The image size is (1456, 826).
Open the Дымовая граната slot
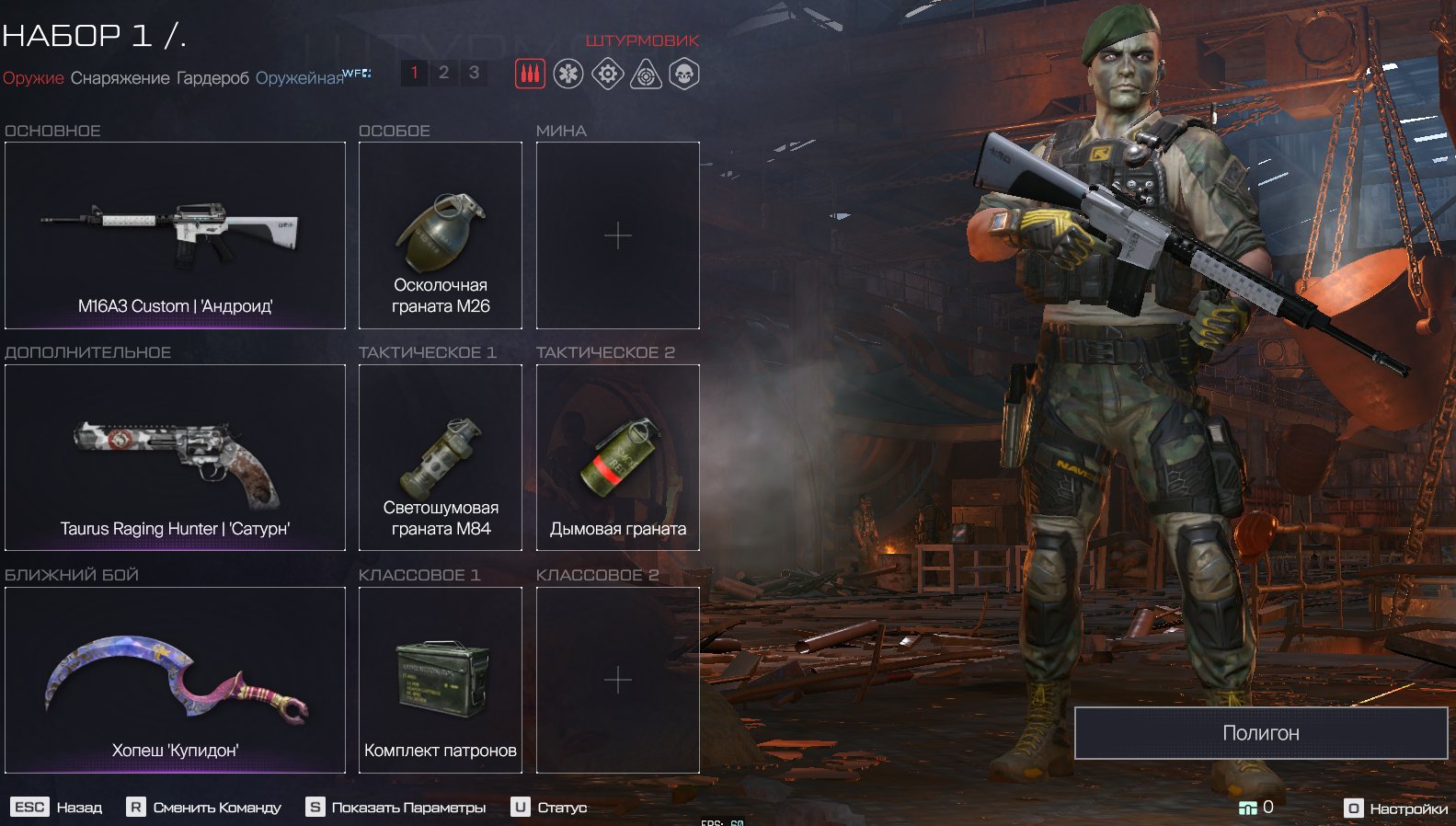[x=618, y=458]
